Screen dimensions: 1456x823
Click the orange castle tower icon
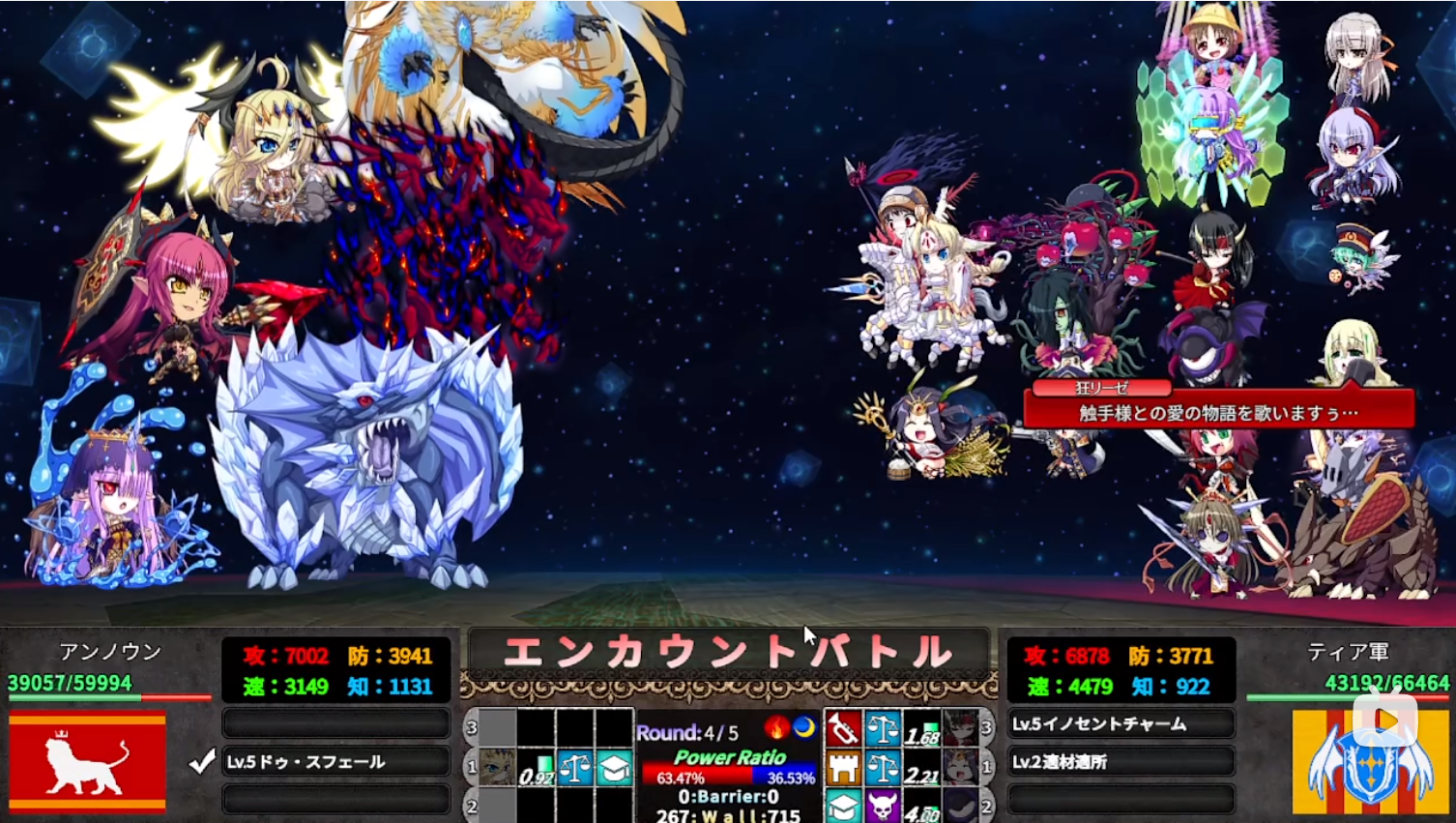843,768
